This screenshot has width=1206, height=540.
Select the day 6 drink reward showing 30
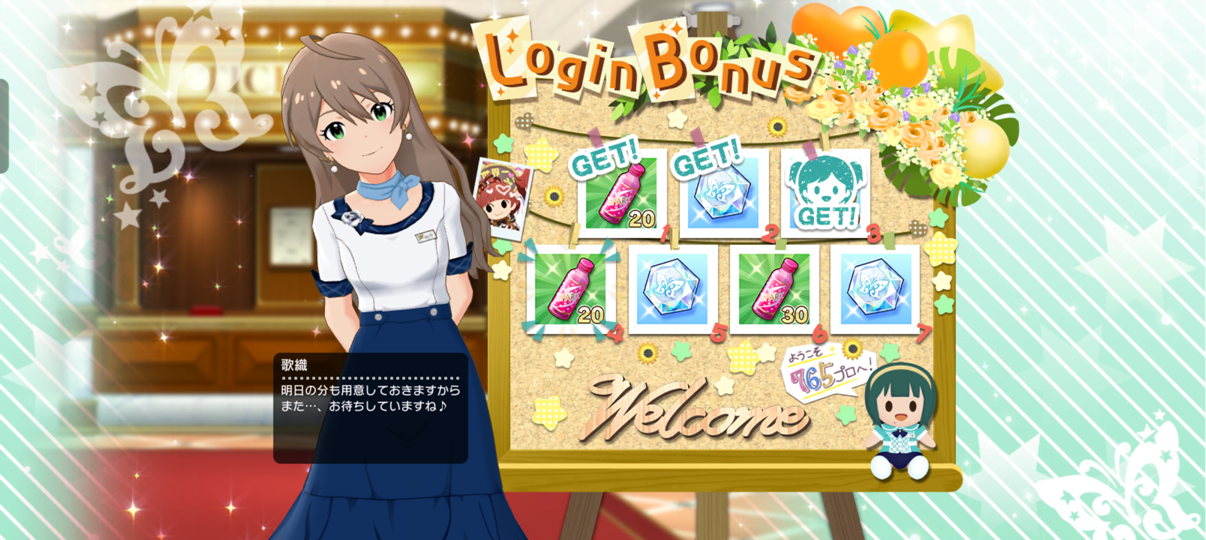coord(773,290)
